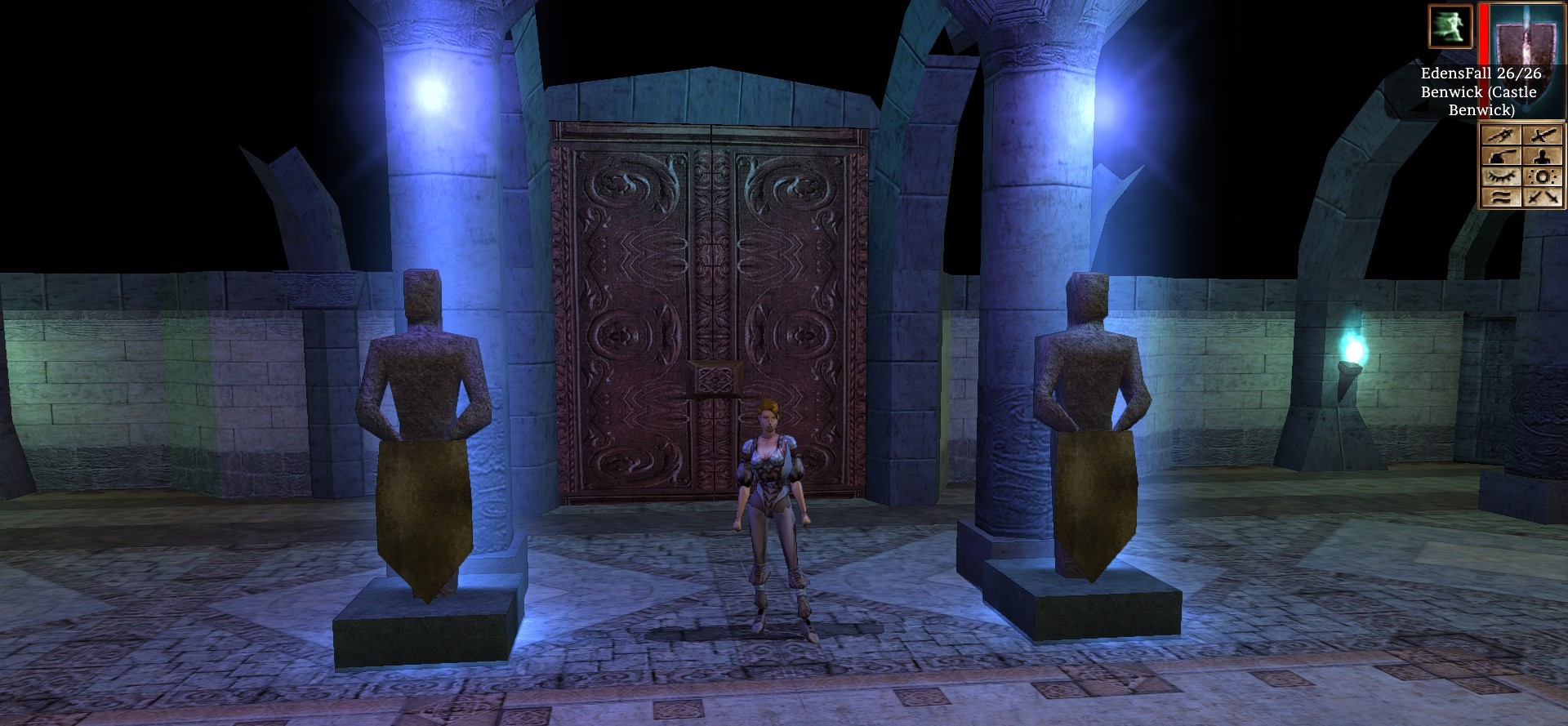
Task: Open the ring-with-dots options button
Action: [1543, 176]
